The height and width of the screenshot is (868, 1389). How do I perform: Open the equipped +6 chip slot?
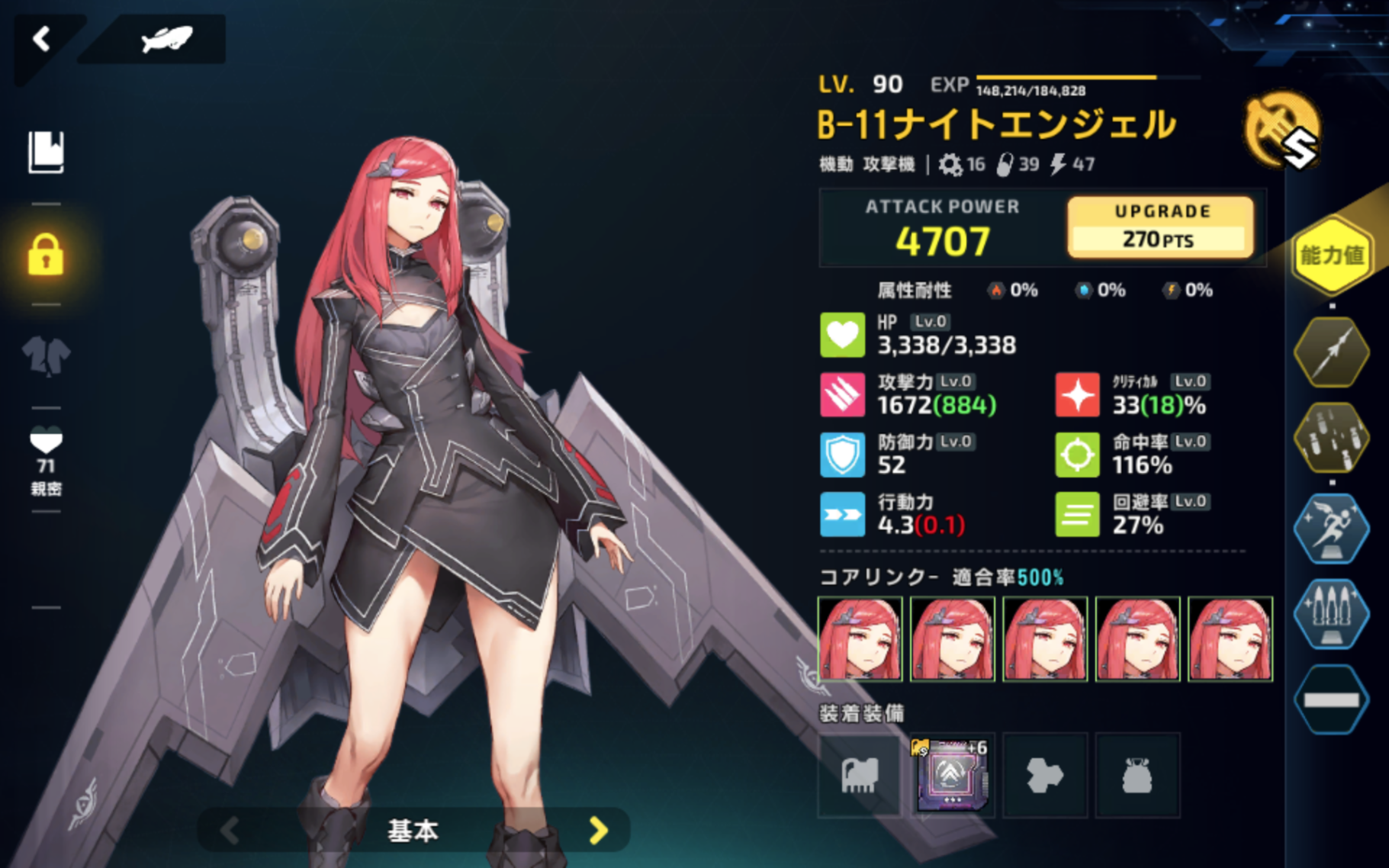(x=952, y=775)
